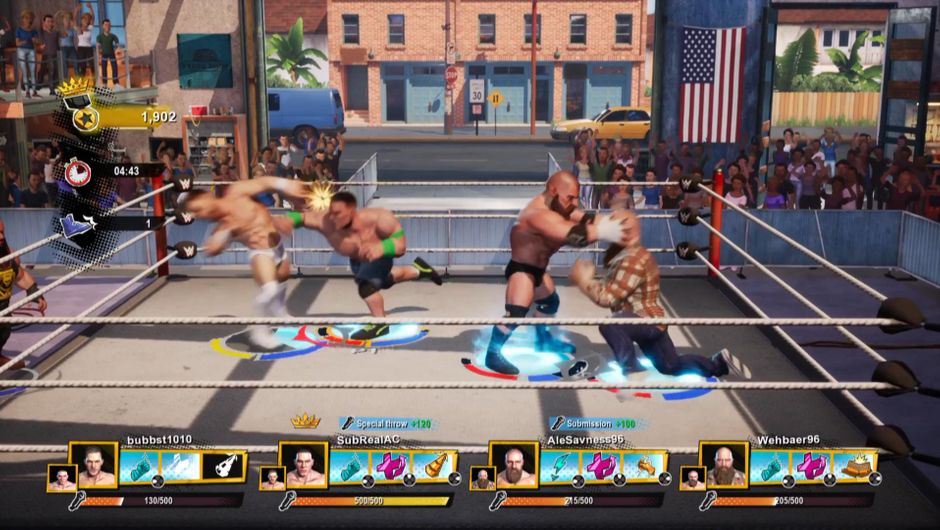This screenshot has height=530, width=940.
Task: Select bubbst1010's teal boot power-up
Action: (x=139, y=466)
